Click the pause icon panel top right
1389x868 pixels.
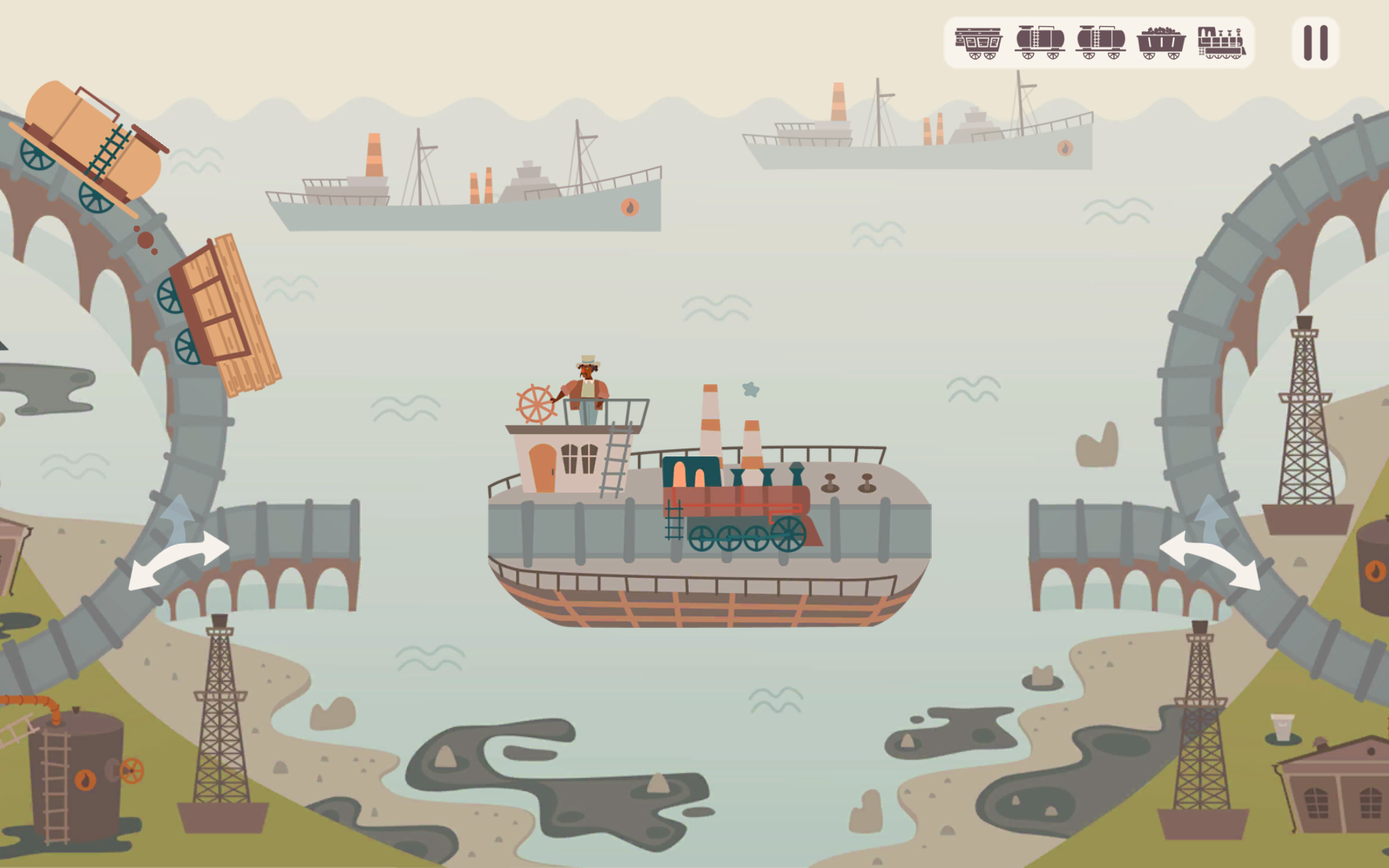[x=1314, y=42]
